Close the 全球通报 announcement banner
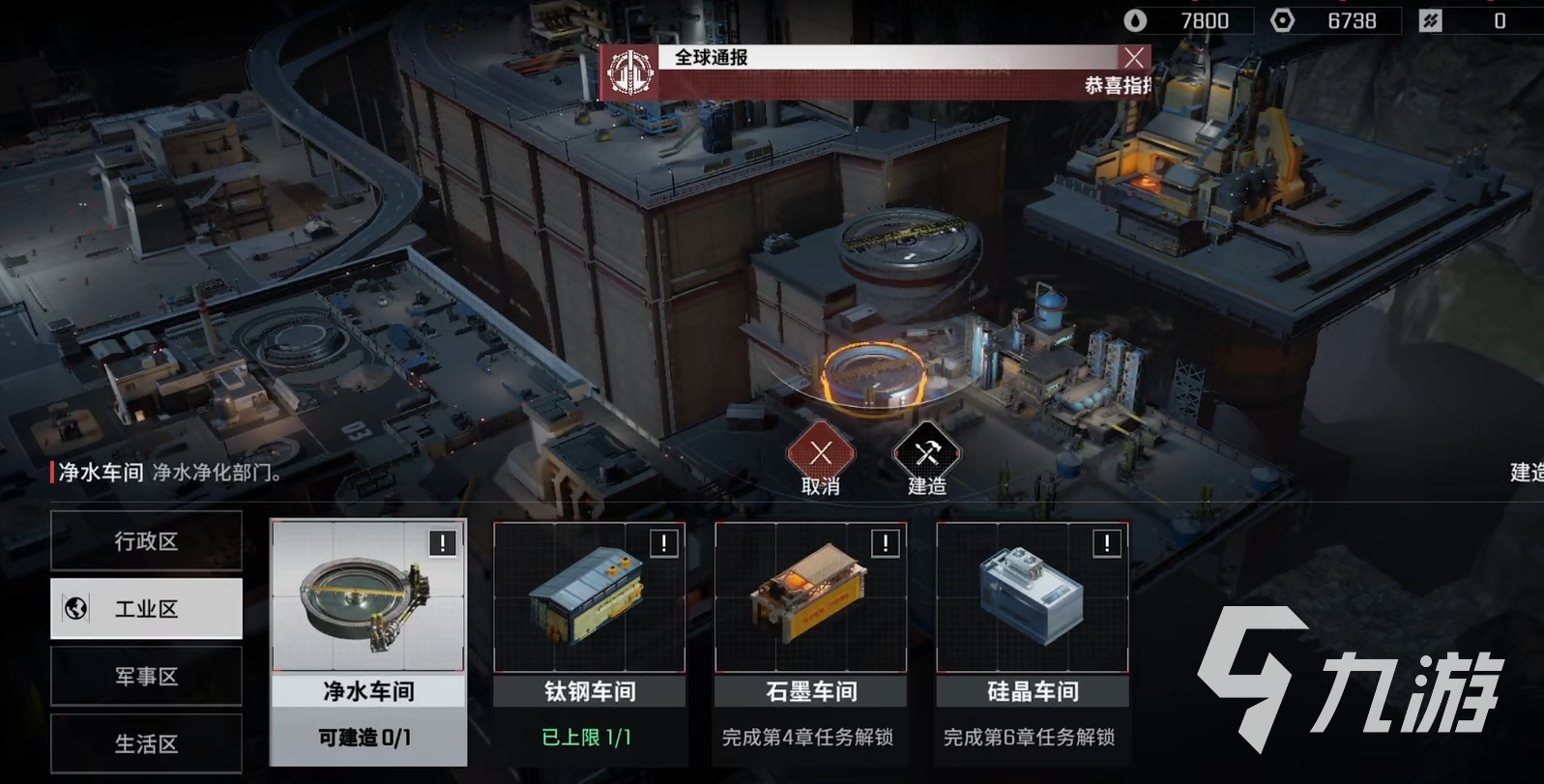Image resolution: width=1544 pixels, height=784 pixels. (1134, 58)
